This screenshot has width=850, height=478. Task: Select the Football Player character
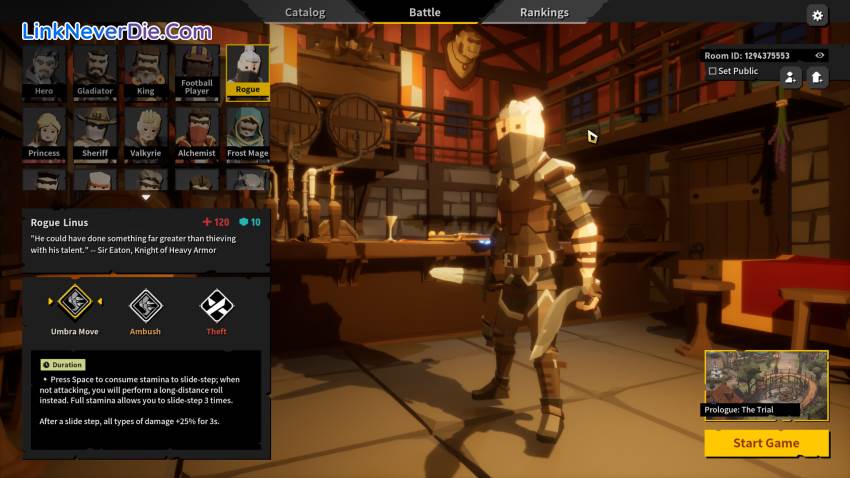coord(197,70)
